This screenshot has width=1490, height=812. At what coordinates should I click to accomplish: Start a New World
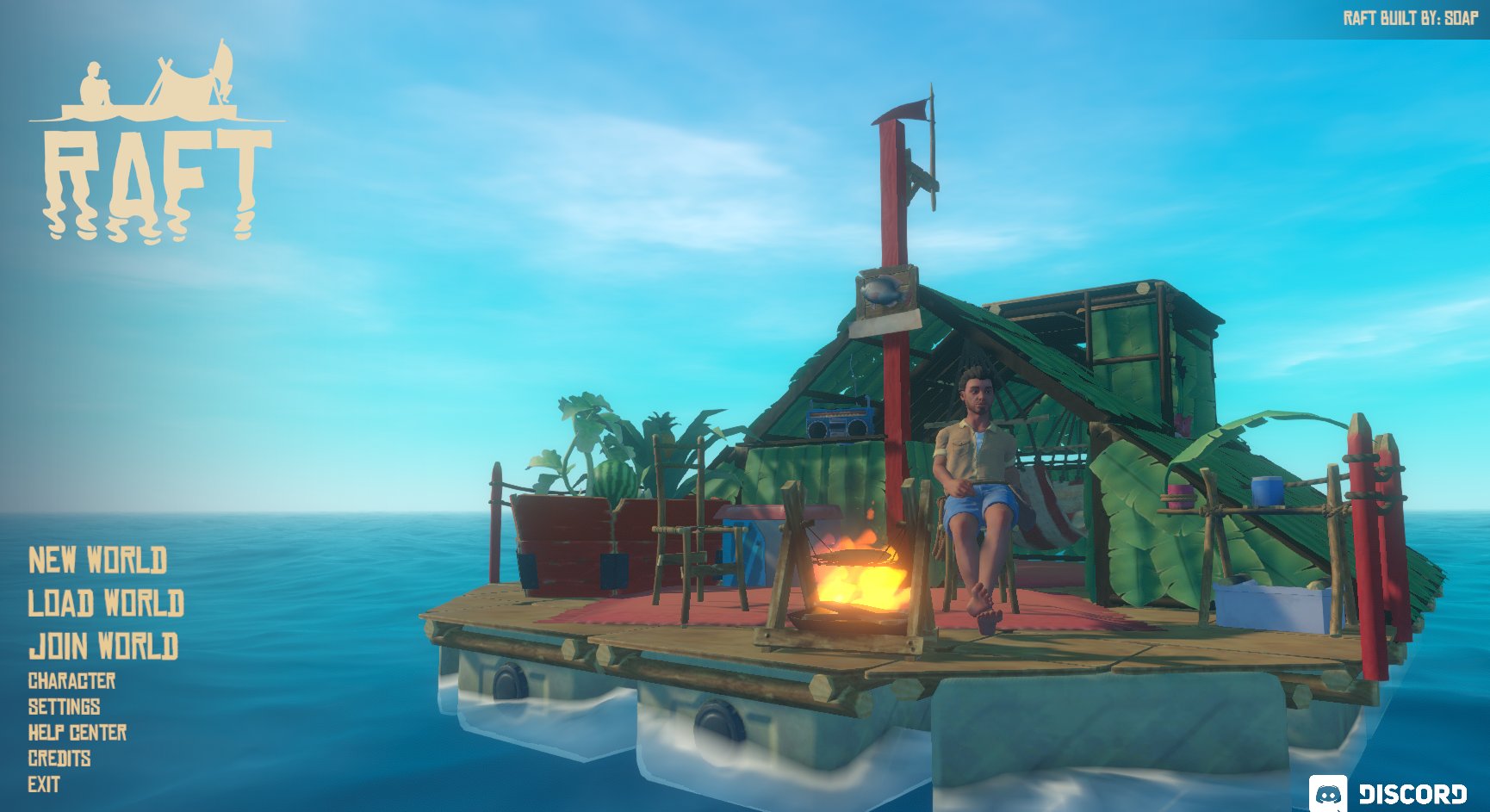tap(98, 561)
